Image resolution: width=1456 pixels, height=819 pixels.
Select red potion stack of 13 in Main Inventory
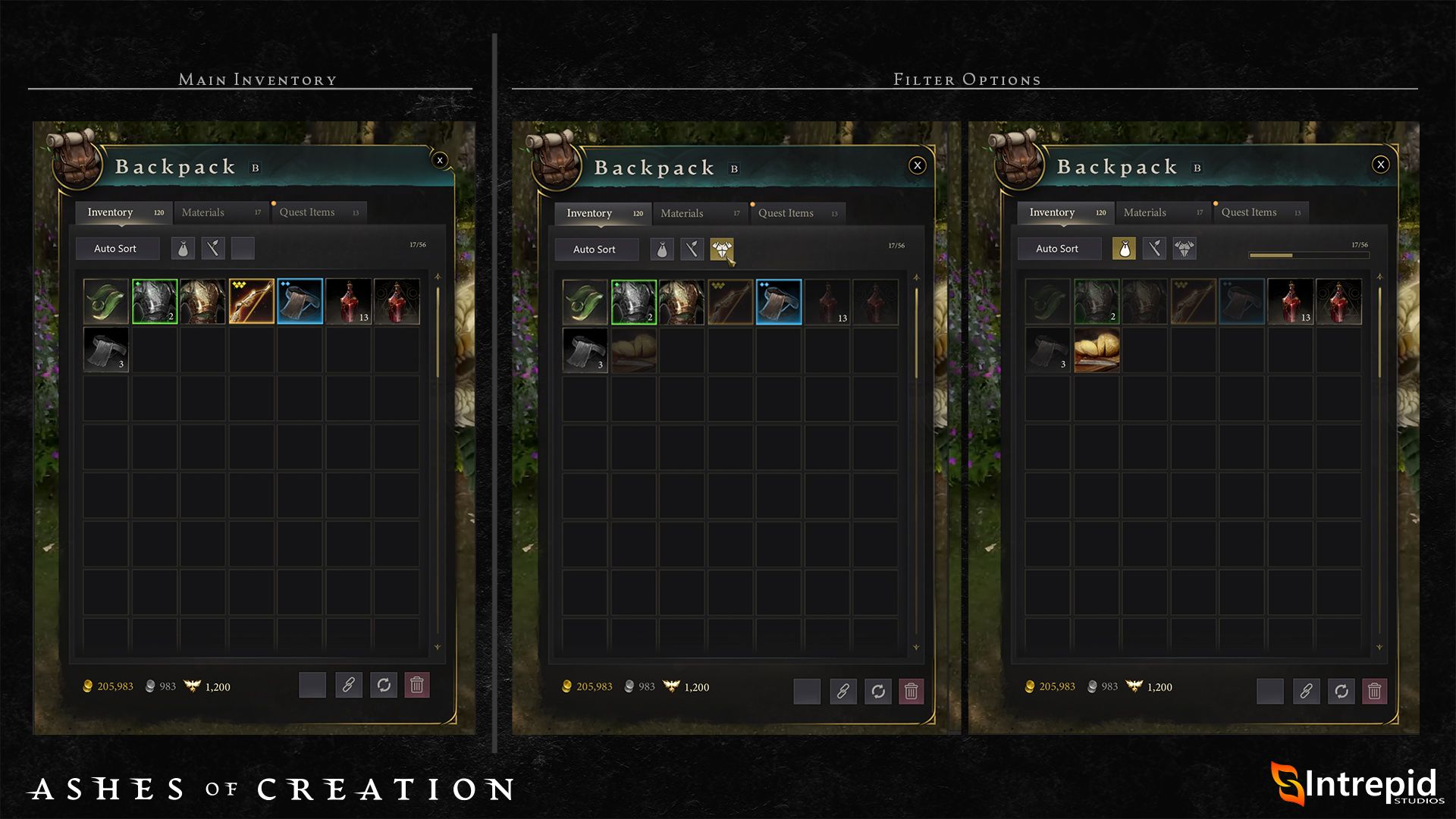click(349, 302)
